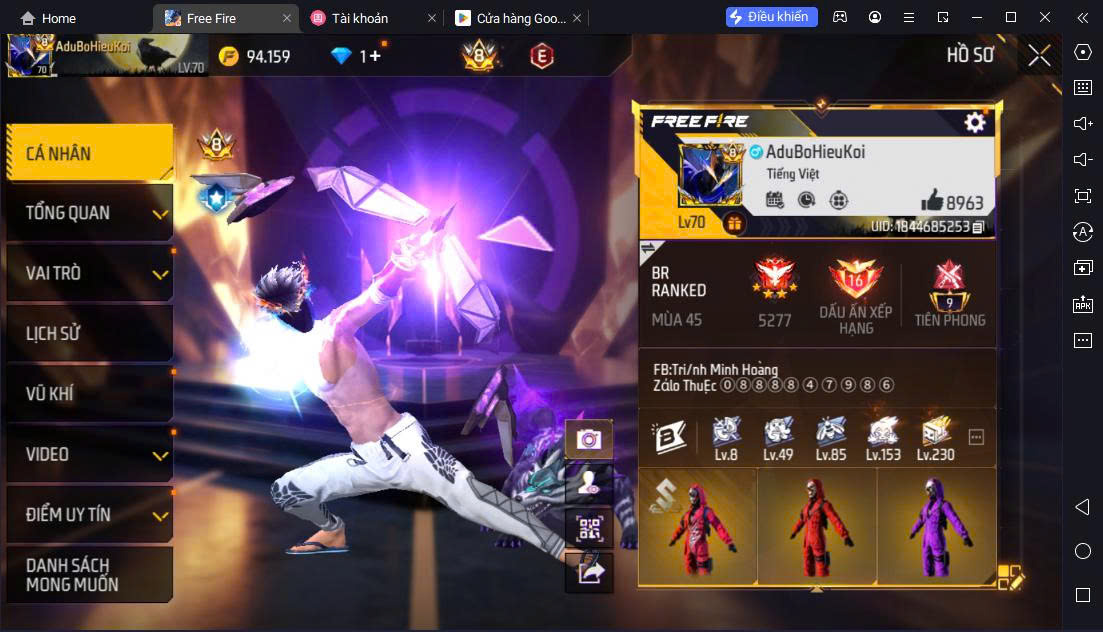
Task: Share the profile using the arrow button
Action: (x=589, y=571)
